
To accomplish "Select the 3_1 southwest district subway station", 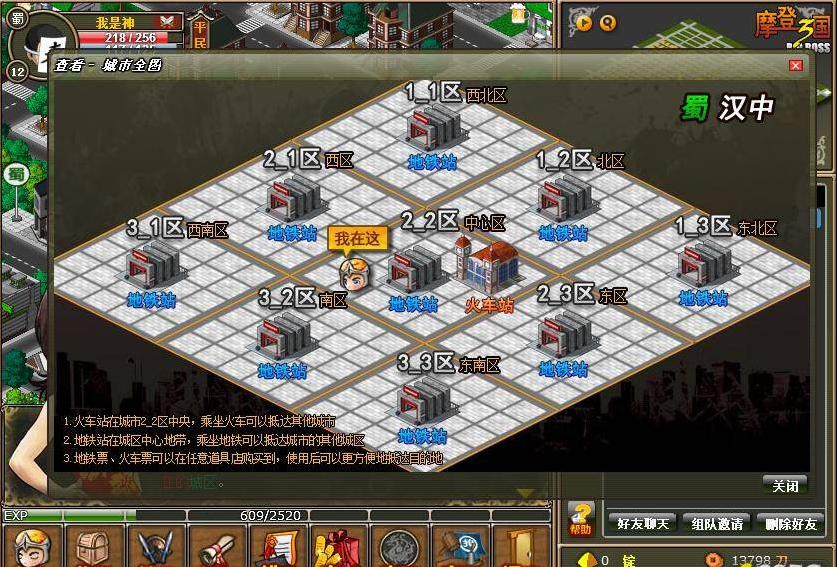I will pyautogui.click(x=152, y=266).
